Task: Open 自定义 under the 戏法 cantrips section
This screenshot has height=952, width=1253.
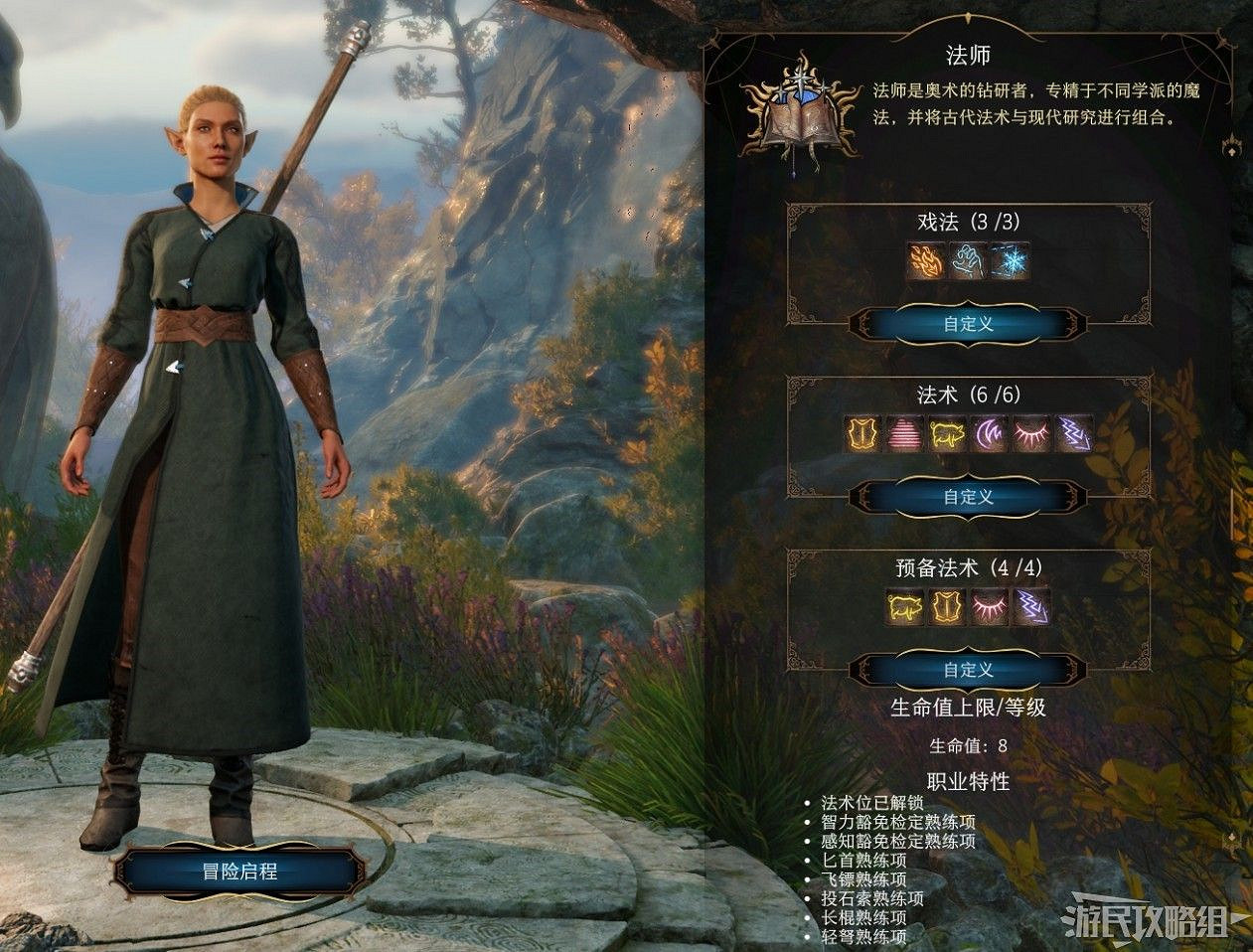Action: tap(968, 324)
